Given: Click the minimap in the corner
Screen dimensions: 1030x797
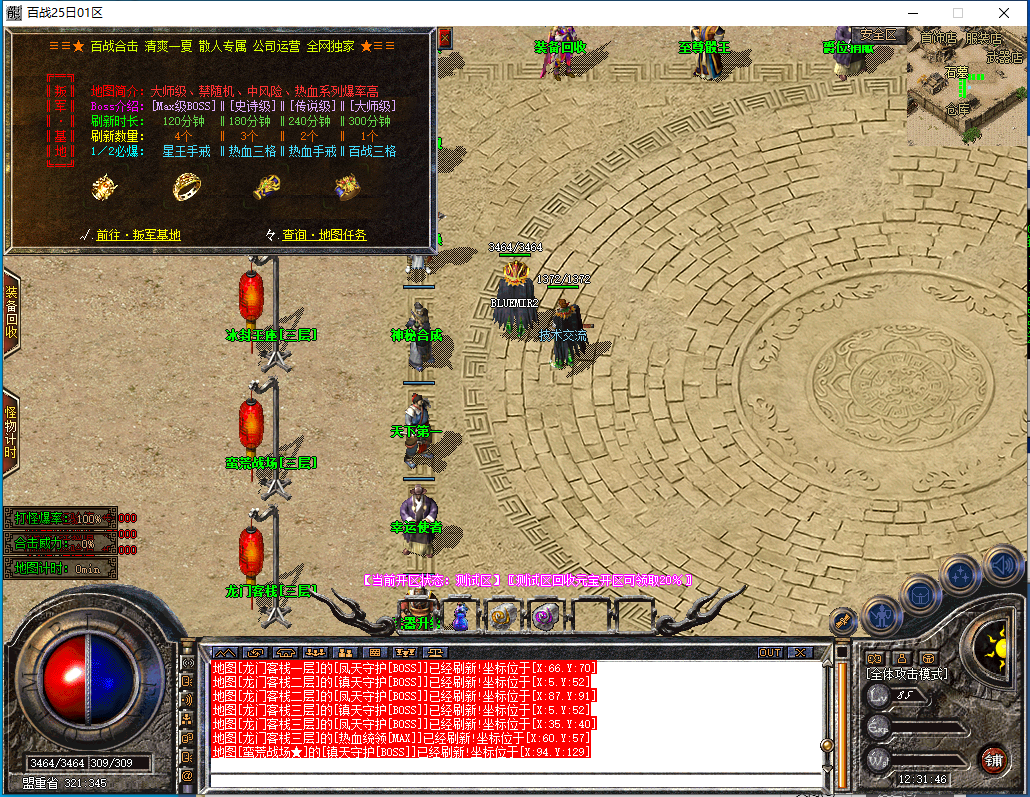Looking at the screenshot, I should coord(966,83).
